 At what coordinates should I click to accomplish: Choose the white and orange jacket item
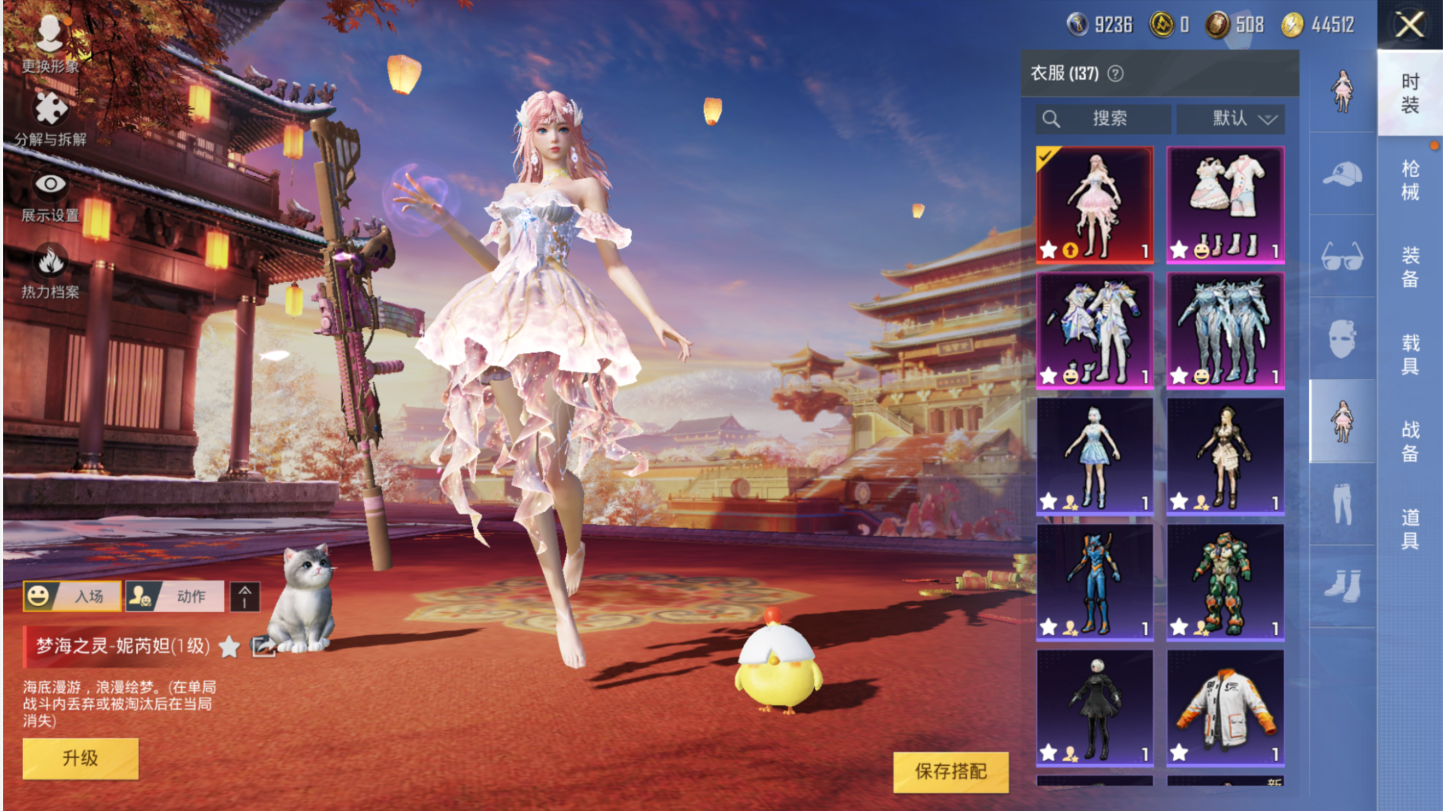(1225, 707)
